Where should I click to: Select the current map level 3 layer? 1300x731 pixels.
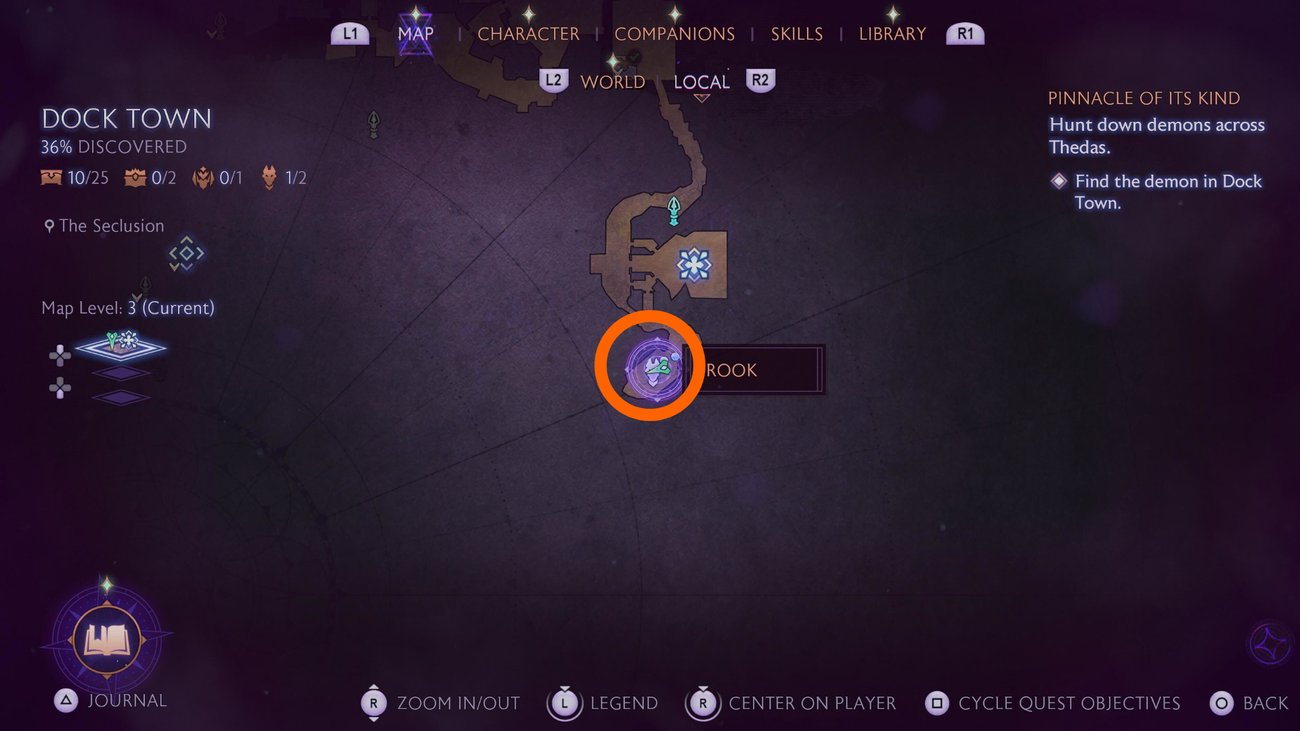click(x=120, y=345)
